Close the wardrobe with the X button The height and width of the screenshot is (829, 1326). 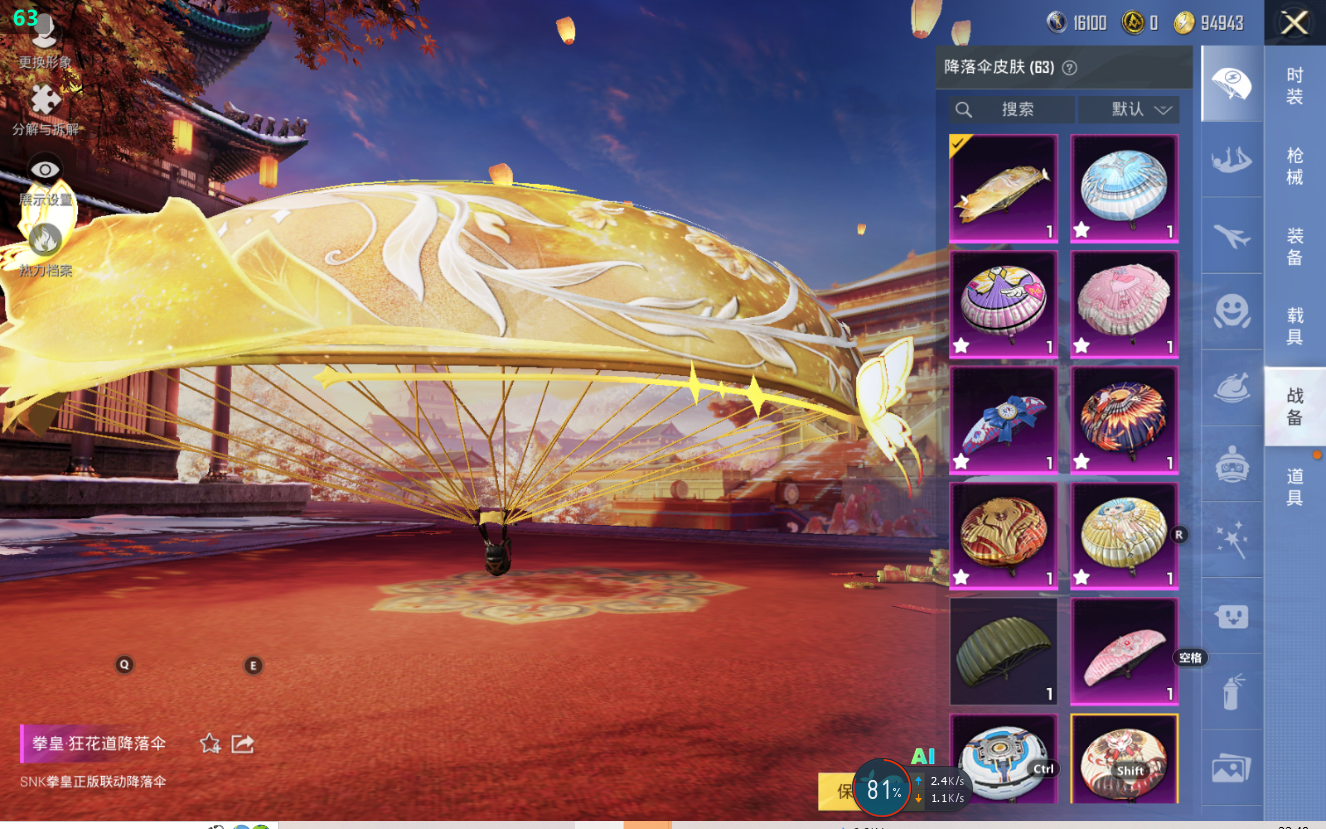point(1294,23)
